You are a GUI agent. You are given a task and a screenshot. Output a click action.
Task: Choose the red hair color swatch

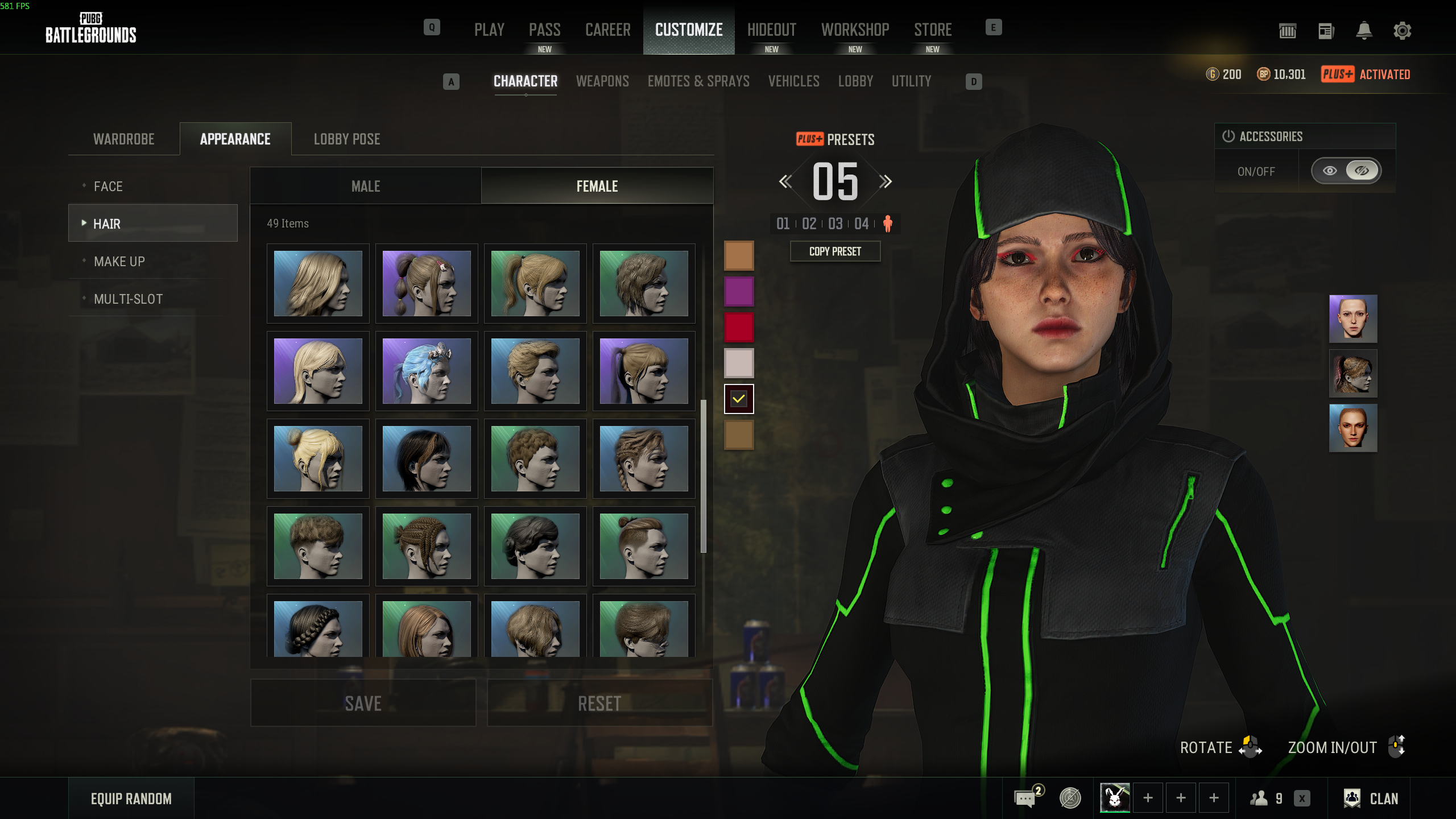(738, 327)
